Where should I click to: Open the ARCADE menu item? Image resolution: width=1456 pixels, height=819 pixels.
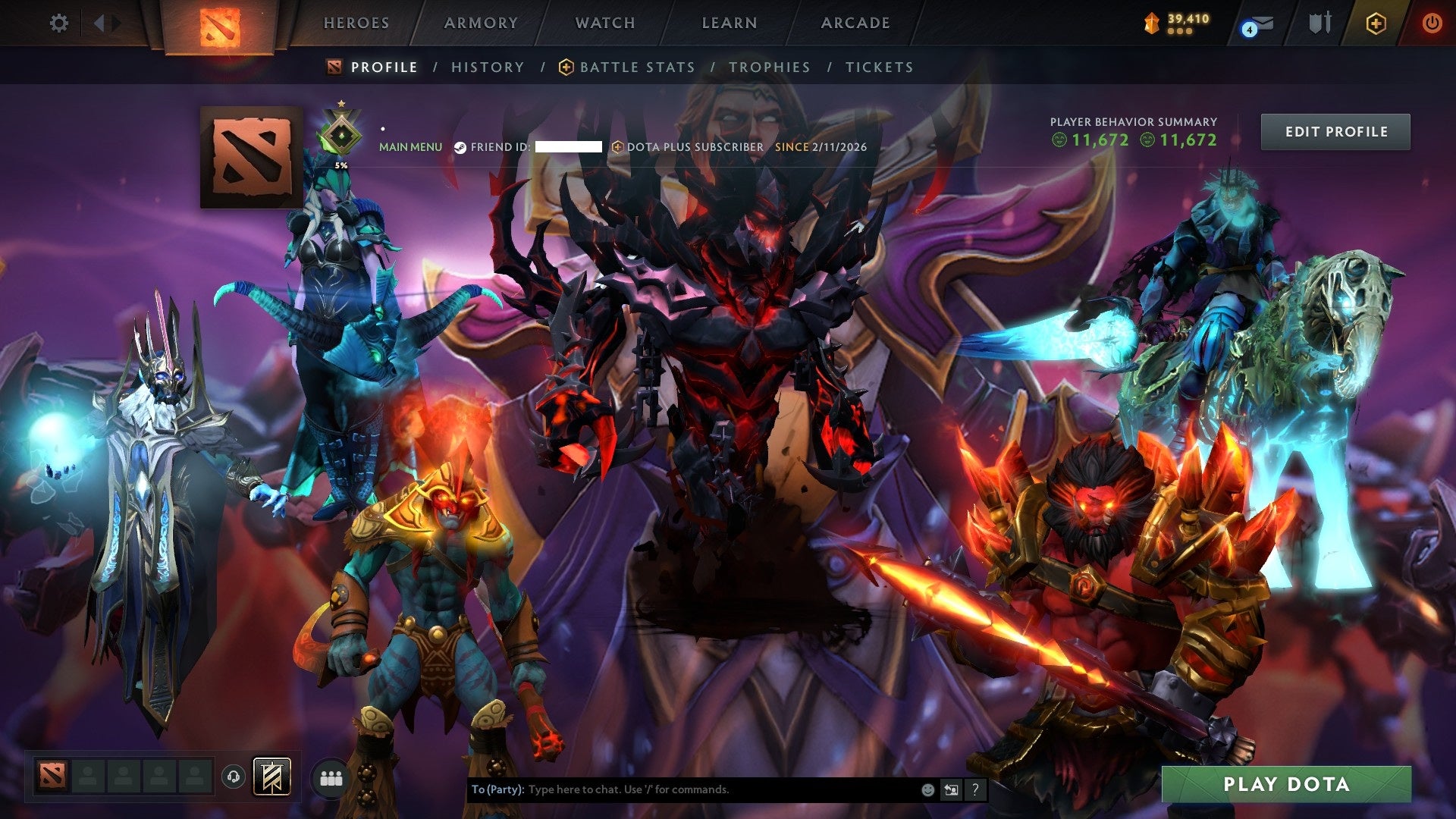tap(855, 23)
